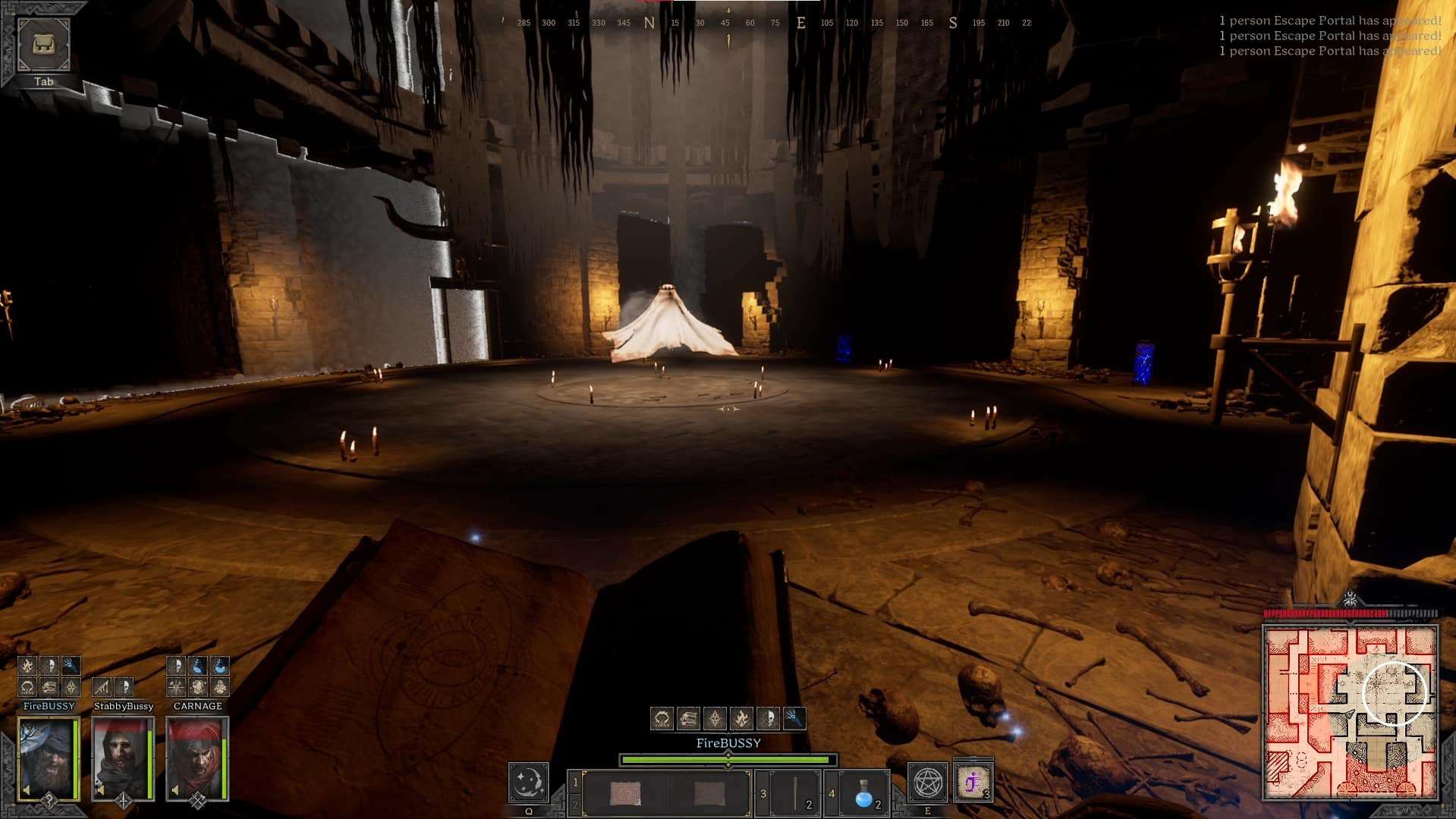Image resolution: width=1456 pixels, height=819 pixels.
Task: Select the magic missile star spell icon
Action: click(715, 716)
